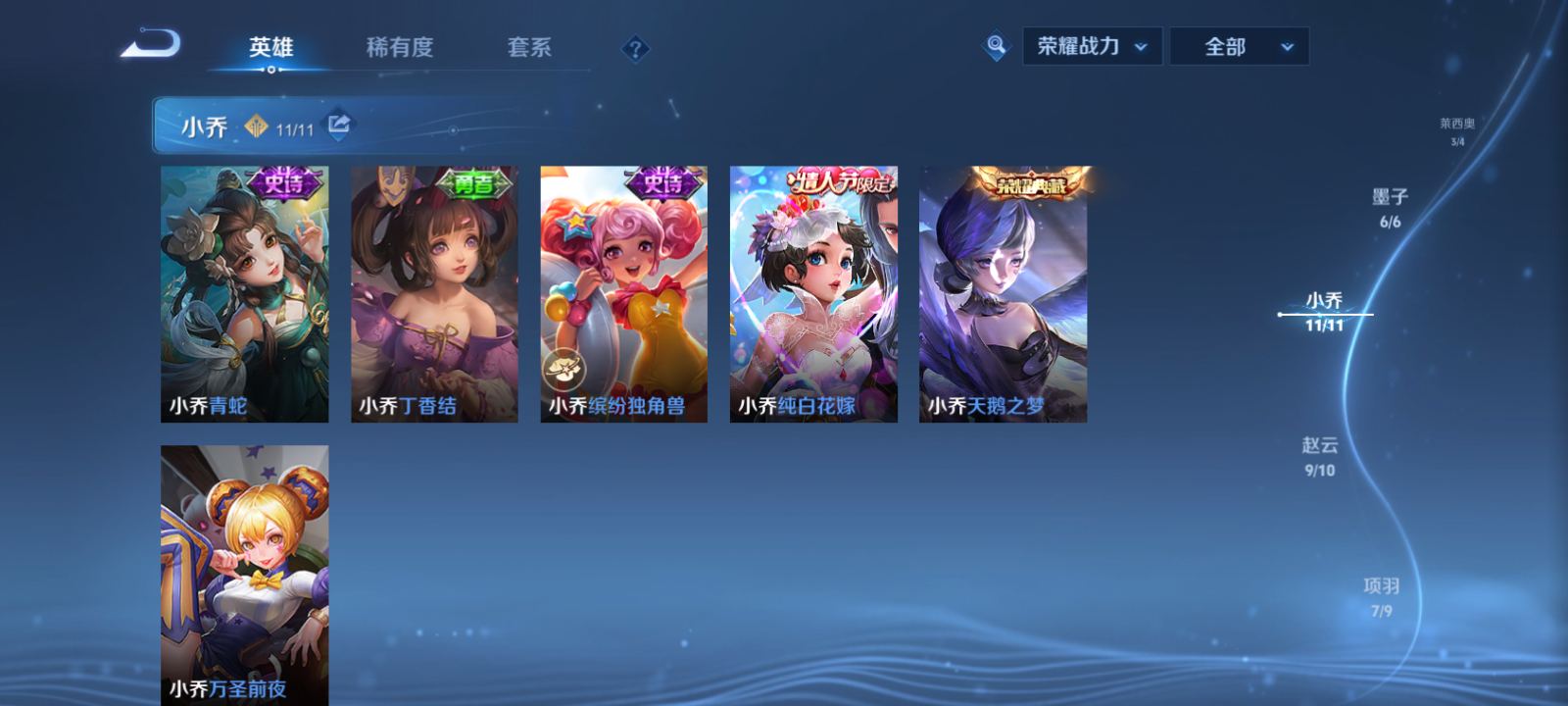This screenshot has height=706, width=1568.
Task: Open the 全部 filter dropdown
Action: click(x=1239, y=45)
